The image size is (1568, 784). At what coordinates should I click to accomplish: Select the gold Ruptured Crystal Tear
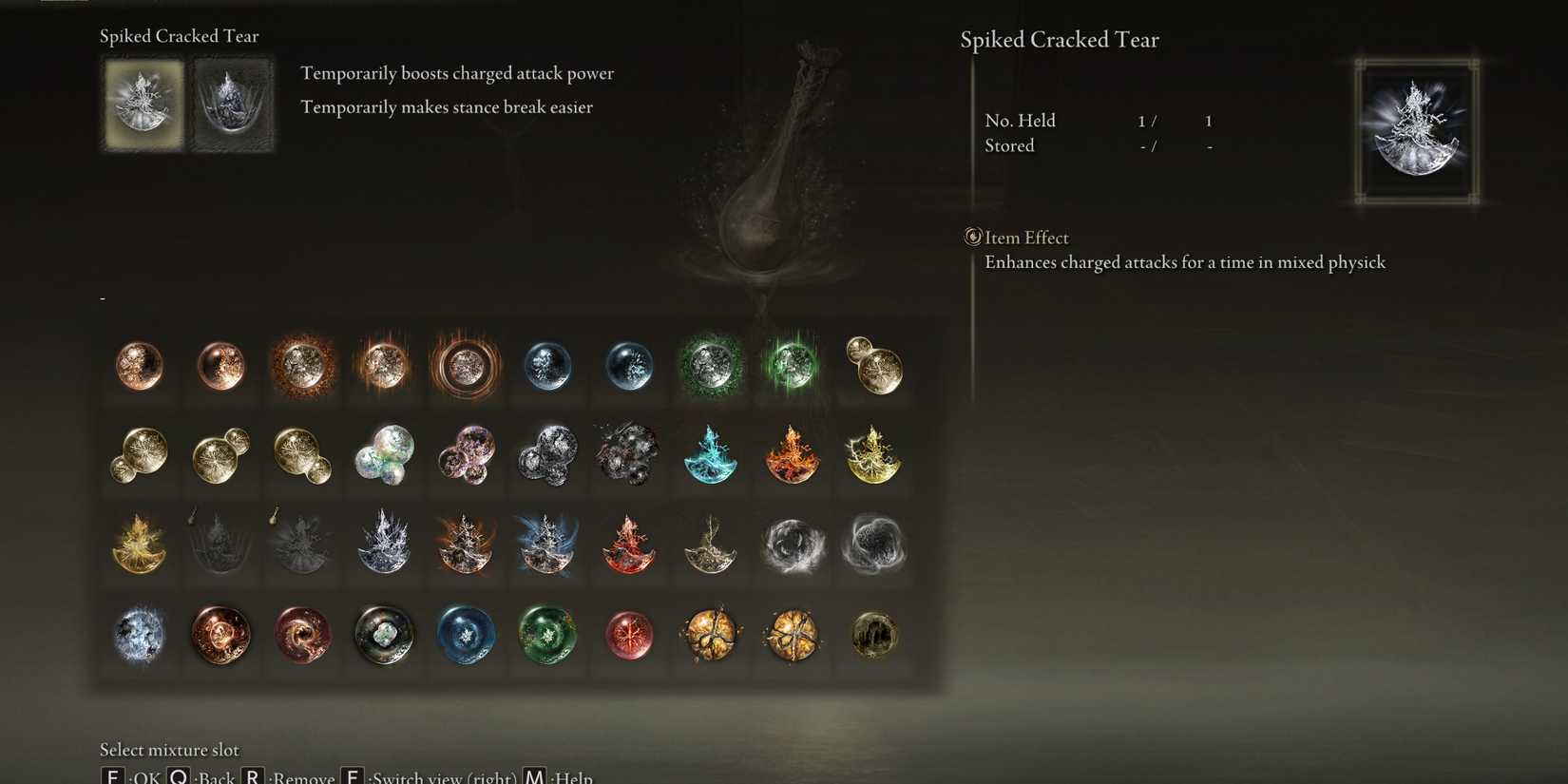(711, 637)
